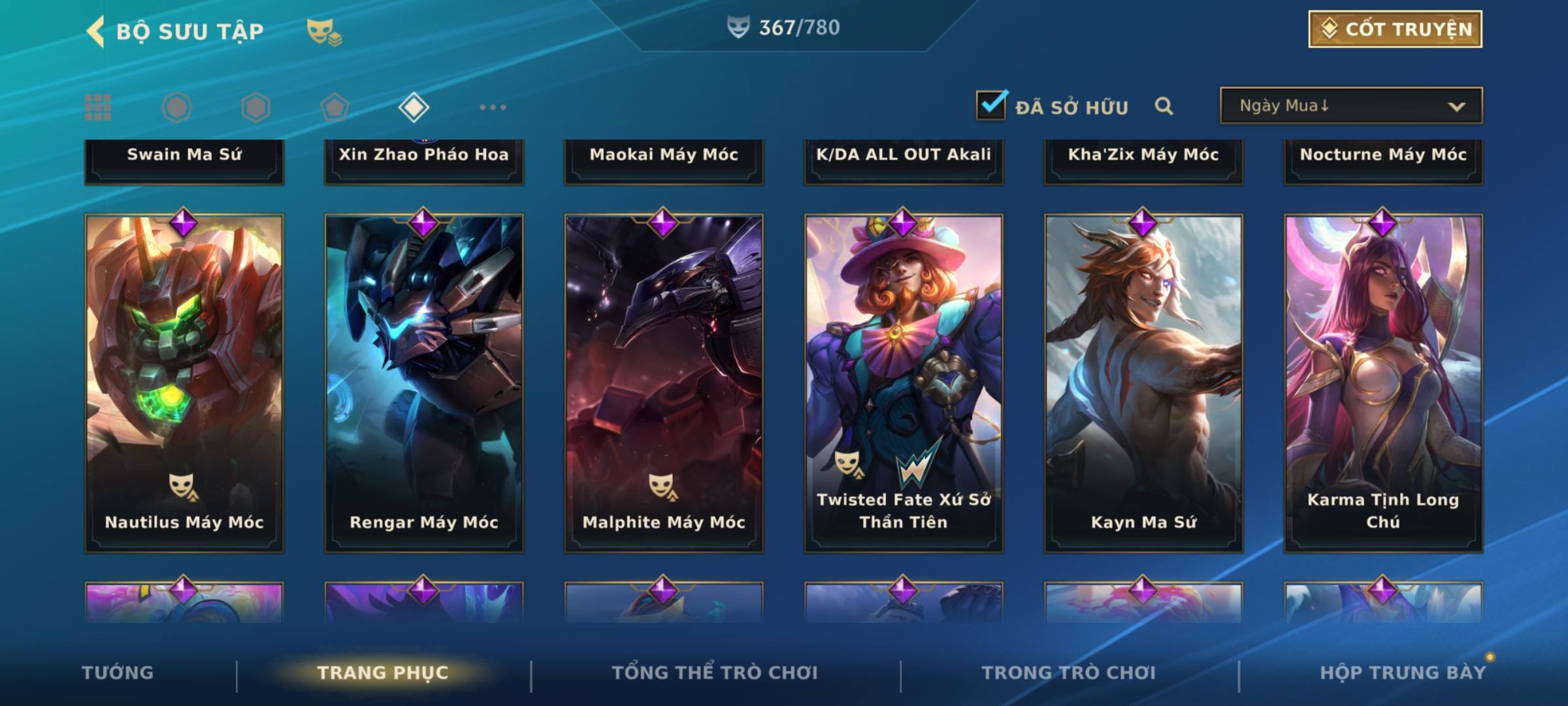This screenshot has width=1568, height=706.
Task: Select the Nautilus Máy Móc skin
Action: pos(184,384)
